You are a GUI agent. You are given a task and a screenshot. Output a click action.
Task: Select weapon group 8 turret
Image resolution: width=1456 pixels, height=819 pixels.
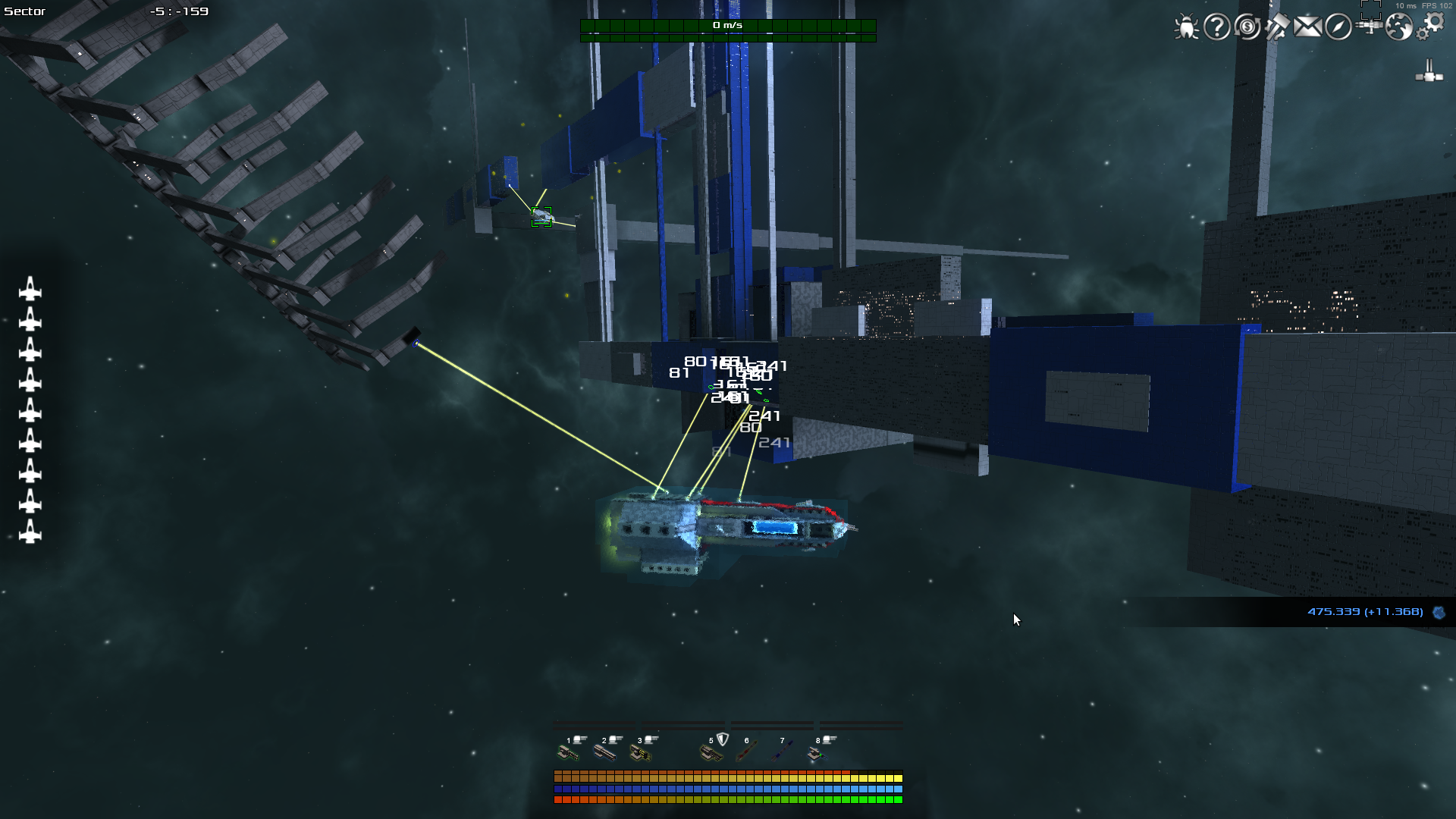tap(817, 752)
